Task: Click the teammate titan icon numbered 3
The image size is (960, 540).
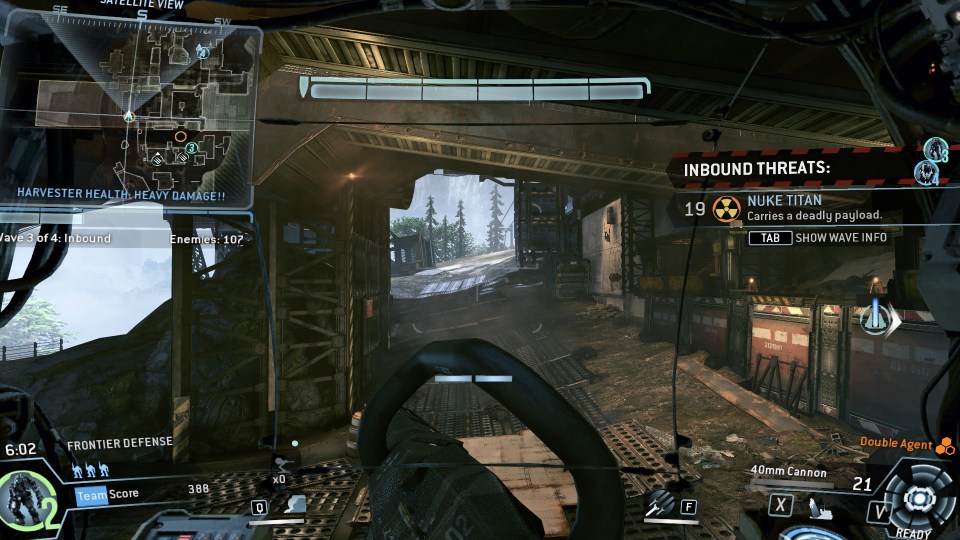Action: click(x=936, y=150)
